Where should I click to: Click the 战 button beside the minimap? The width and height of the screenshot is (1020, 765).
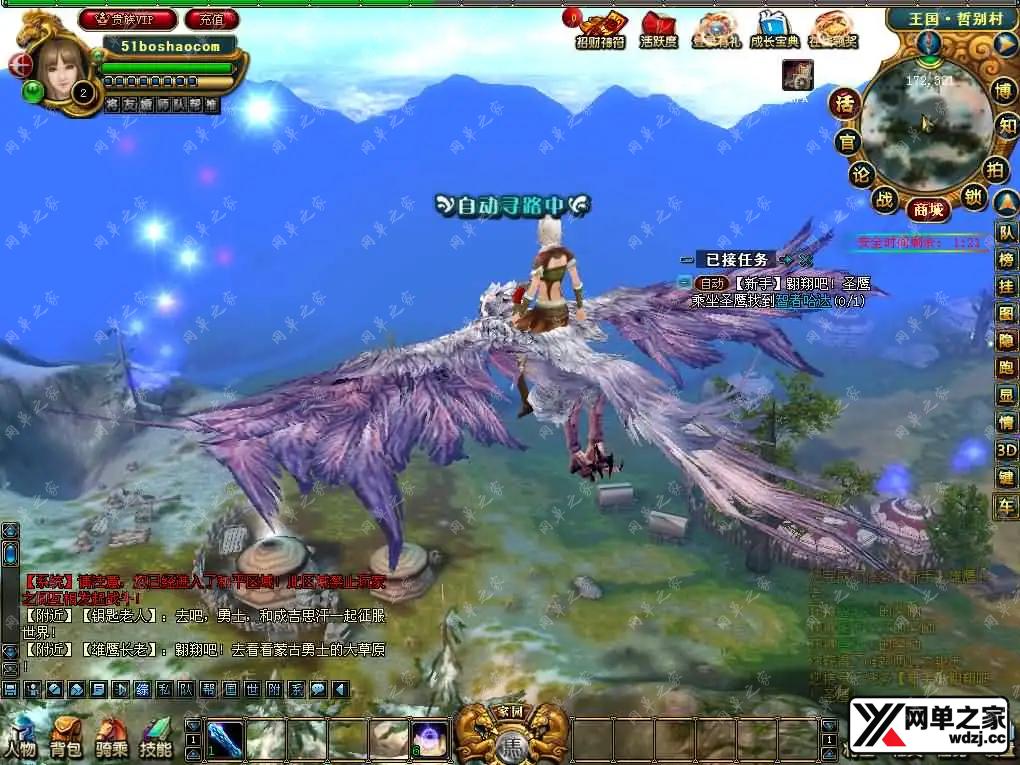pos(885,198)
